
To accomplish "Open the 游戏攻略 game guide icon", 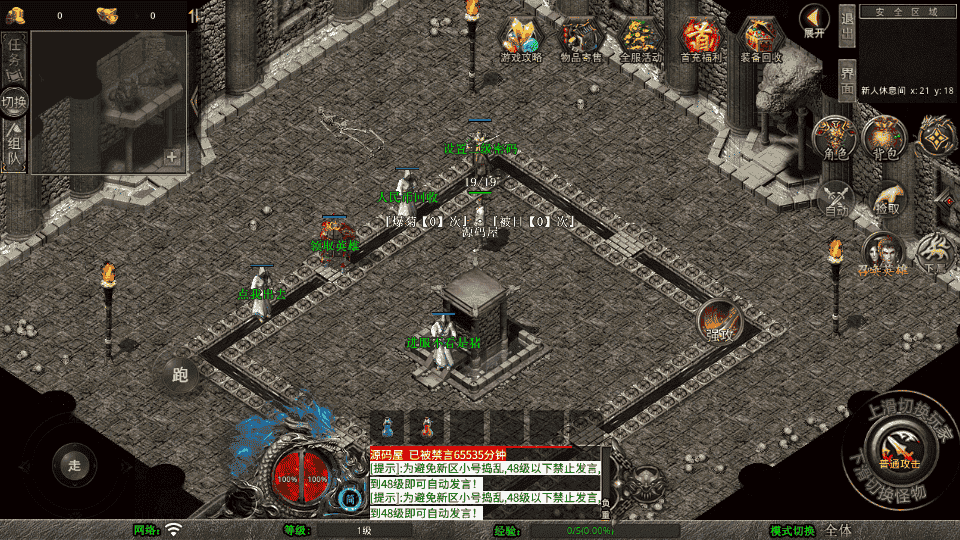I will tap(521, 40).
